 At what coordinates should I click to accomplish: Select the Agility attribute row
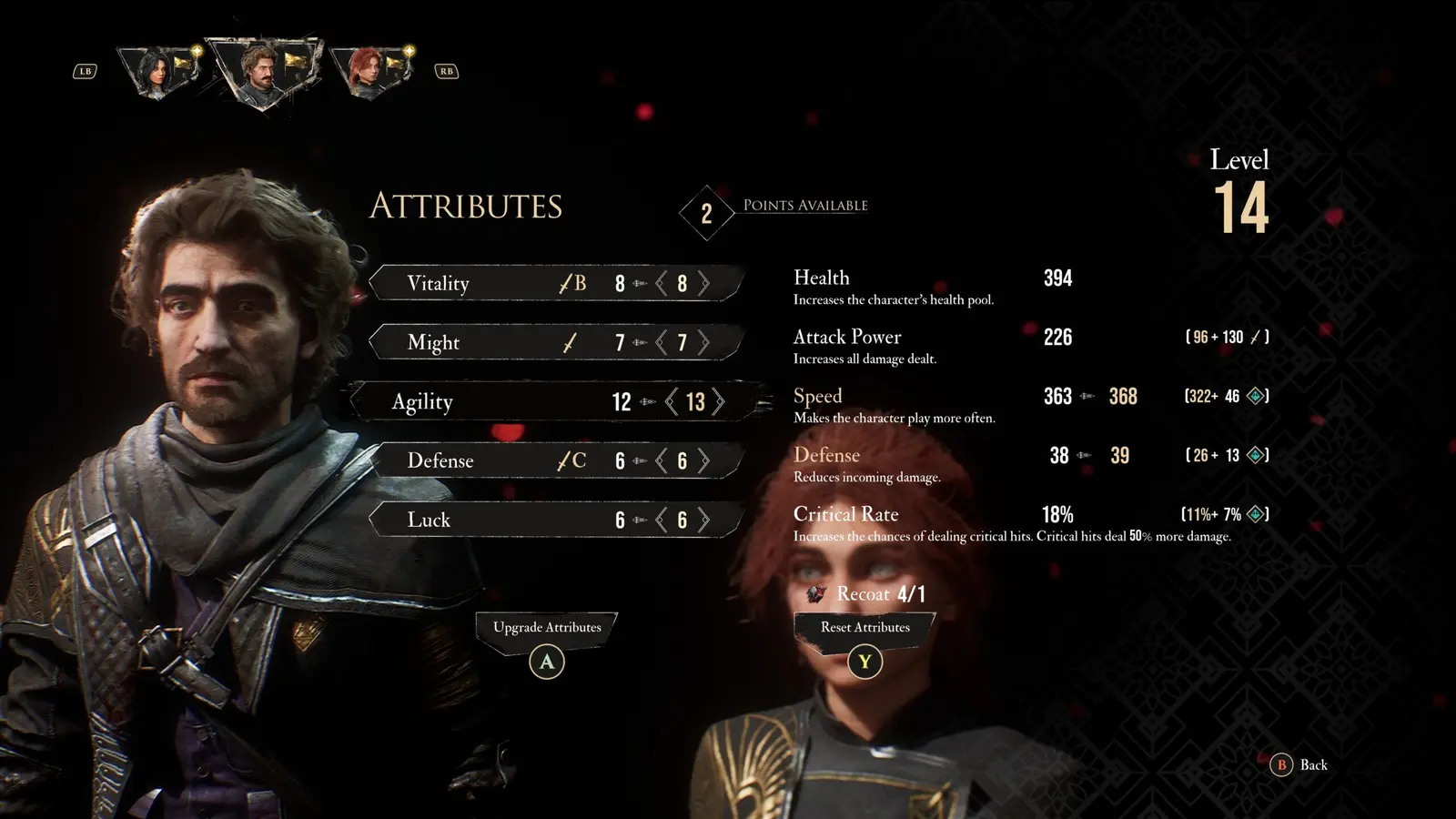coord(423,401)
